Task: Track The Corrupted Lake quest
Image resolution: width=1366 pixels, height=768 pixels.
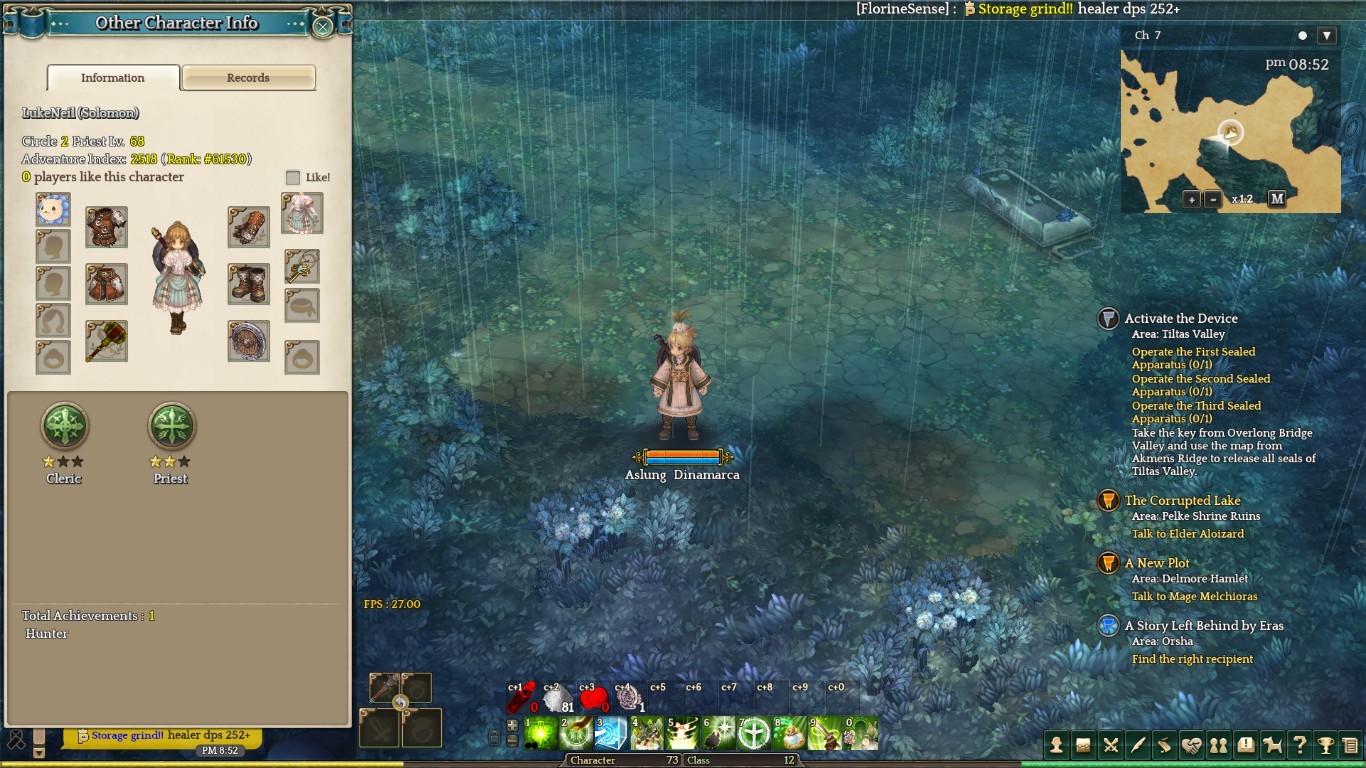Action: point(1182,500)
